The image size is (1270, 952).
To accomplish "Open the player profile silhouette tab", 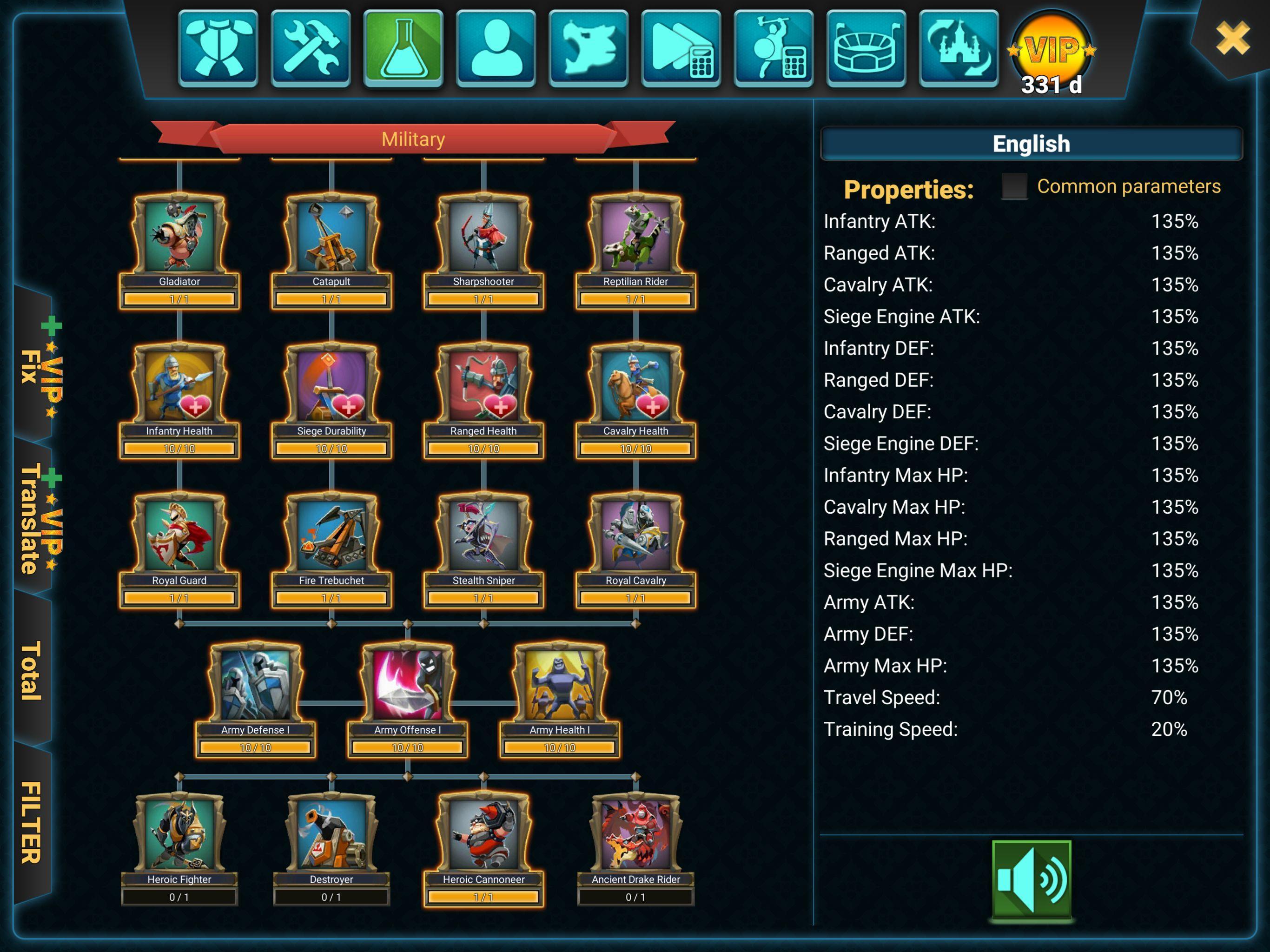I will click(x=496, y=48).
